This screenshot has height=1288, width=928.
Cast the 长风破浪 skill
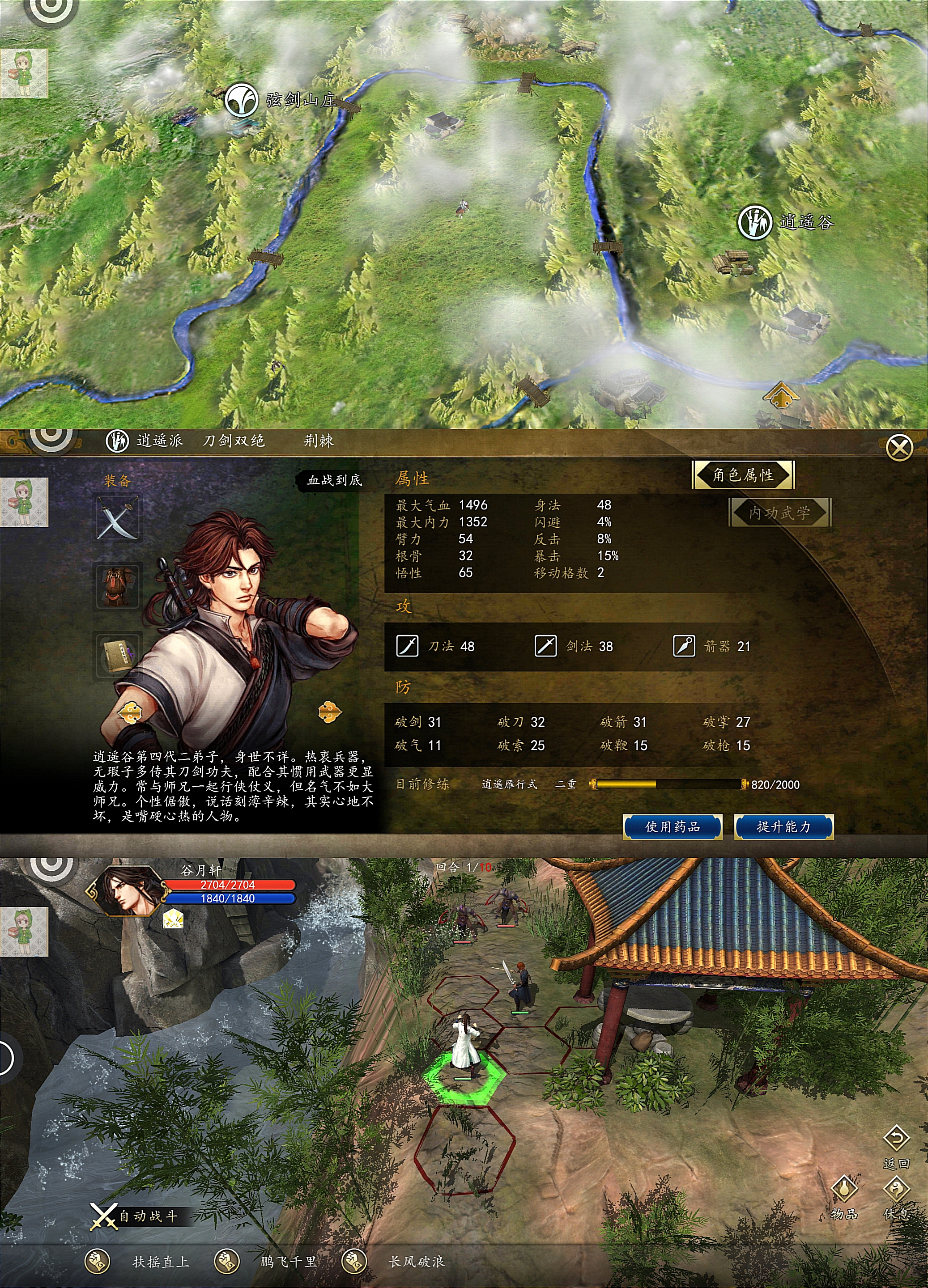point(353,1261)
